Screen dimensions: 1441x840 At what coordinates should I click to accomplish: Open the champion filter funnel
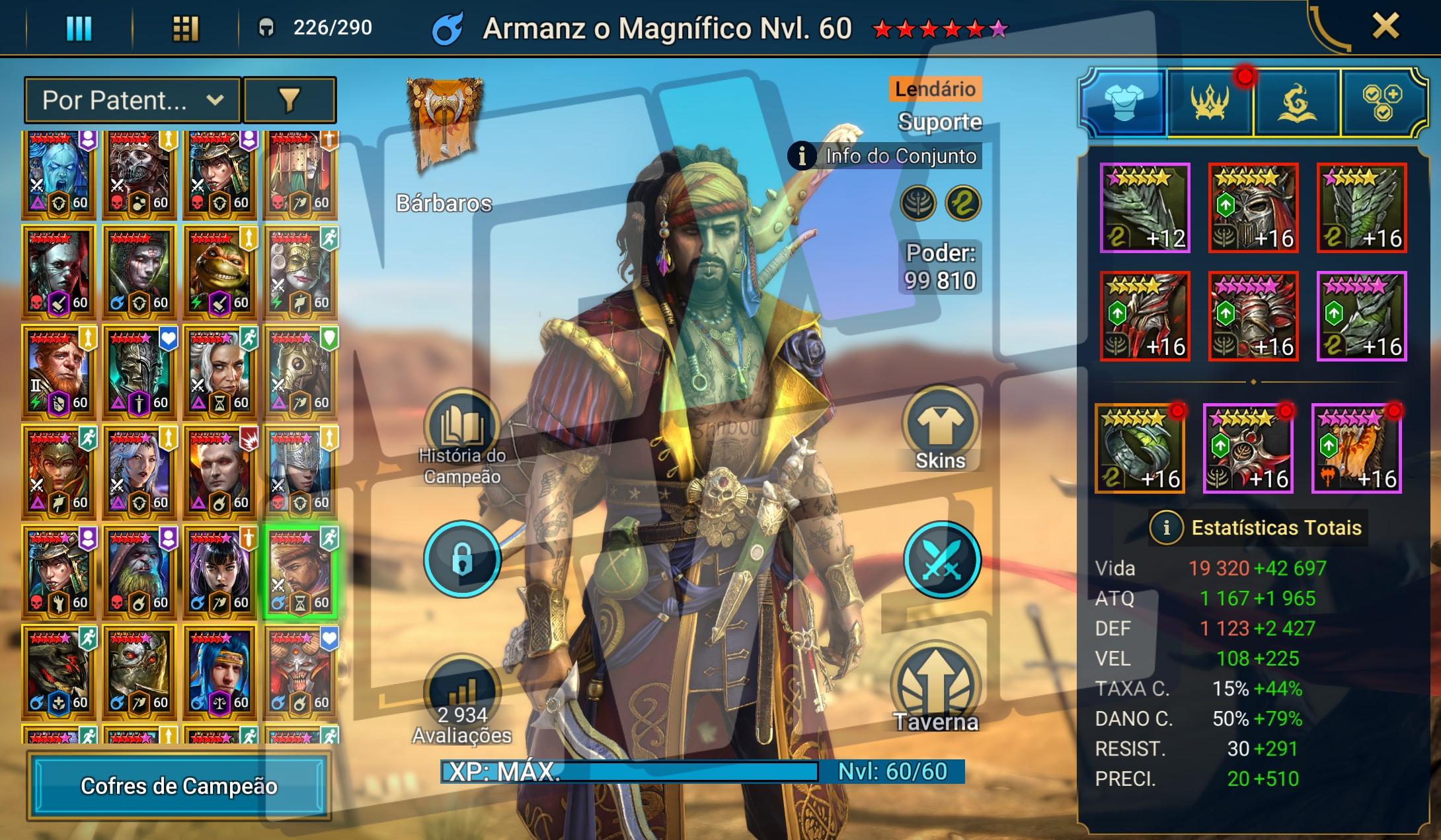(290, 100)
